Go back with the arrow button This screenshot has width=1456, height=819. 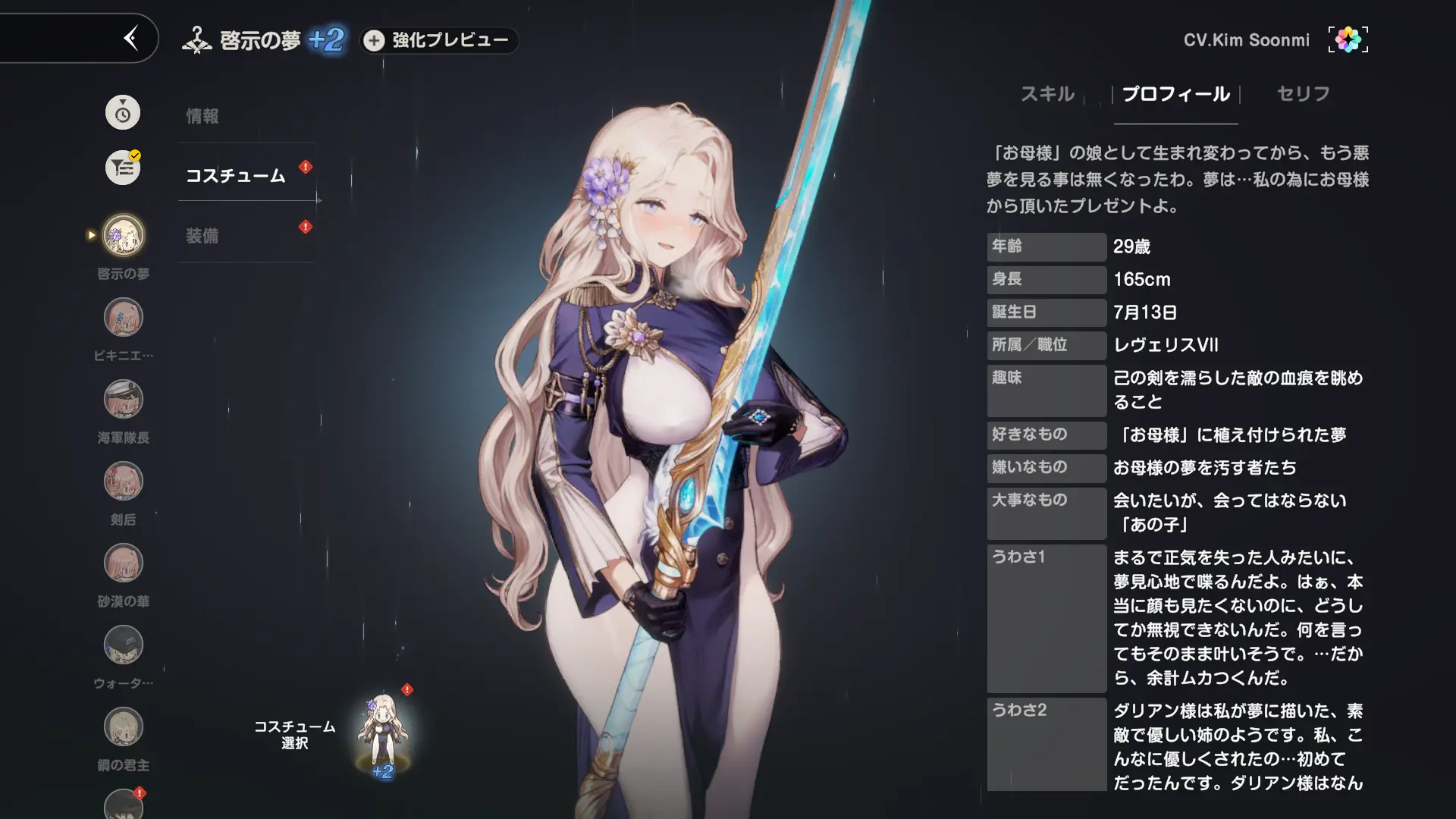pos(131,38)
